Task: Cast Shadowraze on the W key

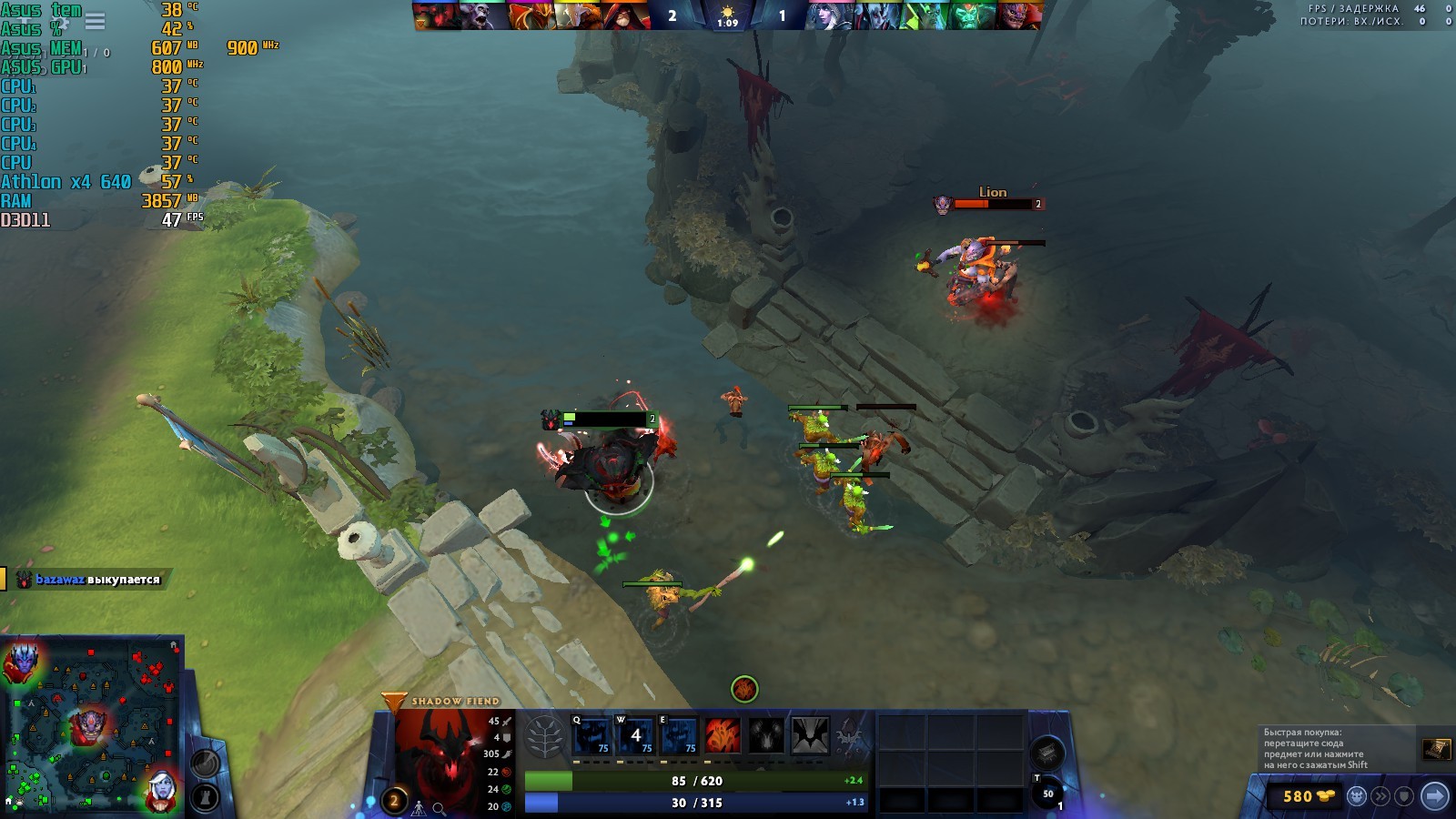Action: (635, 735)
